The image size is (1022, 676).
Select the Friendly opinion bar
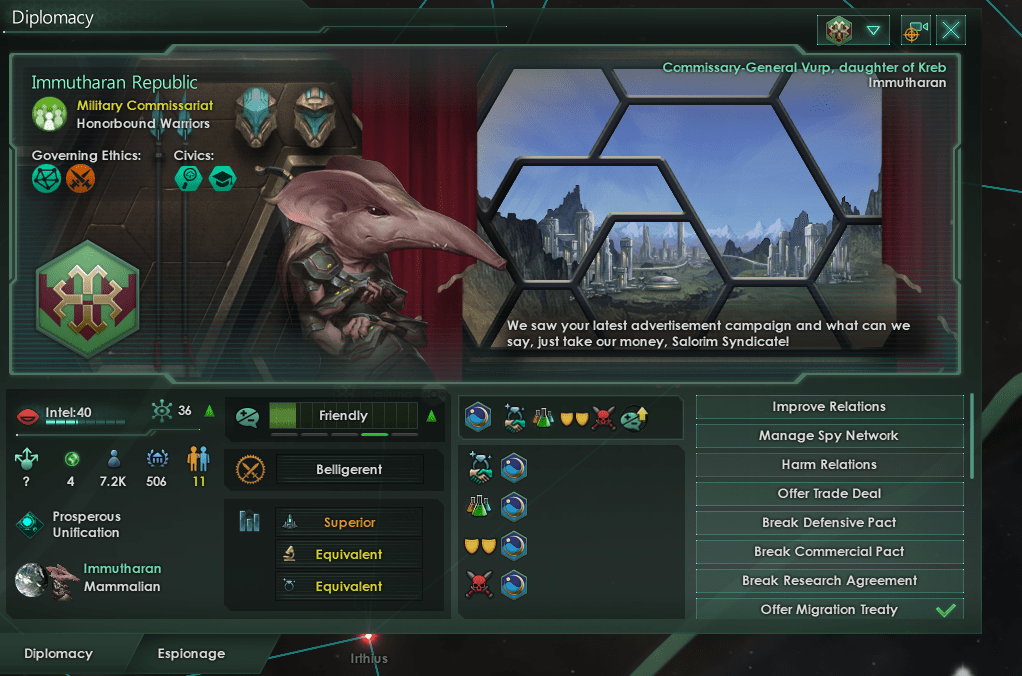(x=343, y=416)
